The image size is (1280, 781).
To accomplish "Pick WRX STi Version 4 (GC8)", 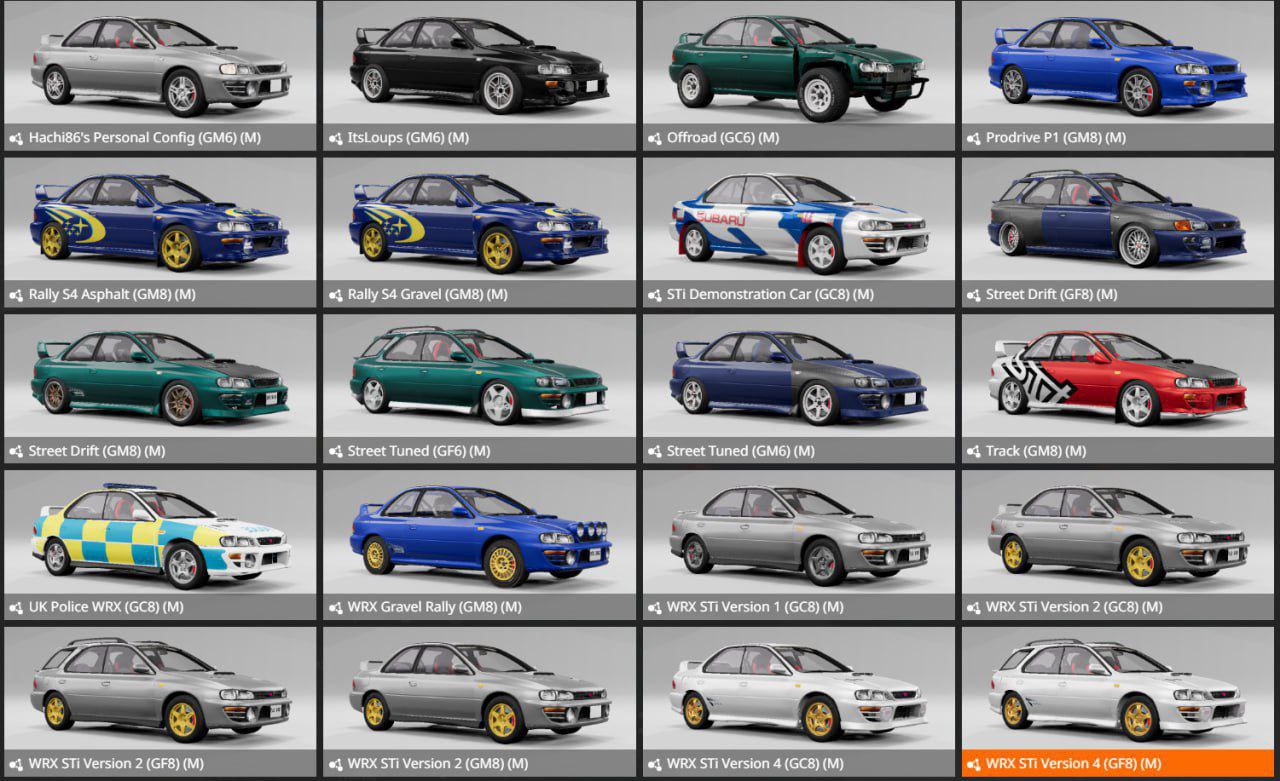I will [x=798, y=701].
